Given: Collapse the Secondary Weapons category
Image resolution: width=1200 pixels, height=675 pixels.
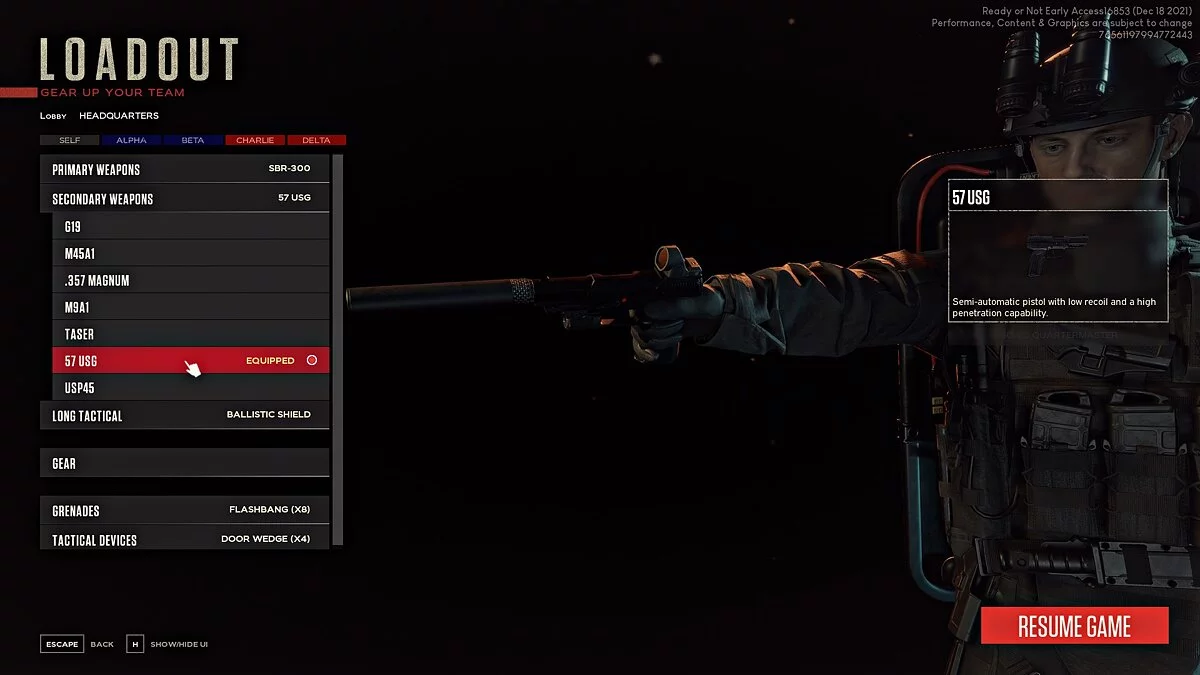Looking at the screenshot, I should click(x=184, y=198).
